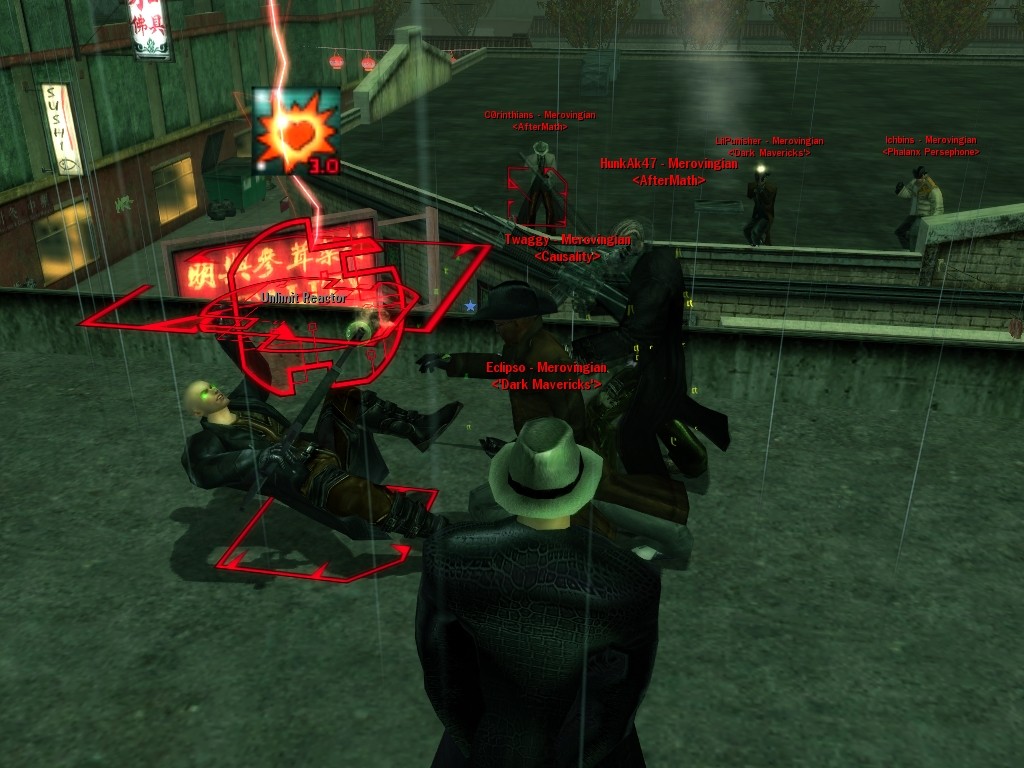The width and height of the screenshot is (1024, 768).
Task: Target Eclipso via his nameplate
Action: (x=546, y=368)
